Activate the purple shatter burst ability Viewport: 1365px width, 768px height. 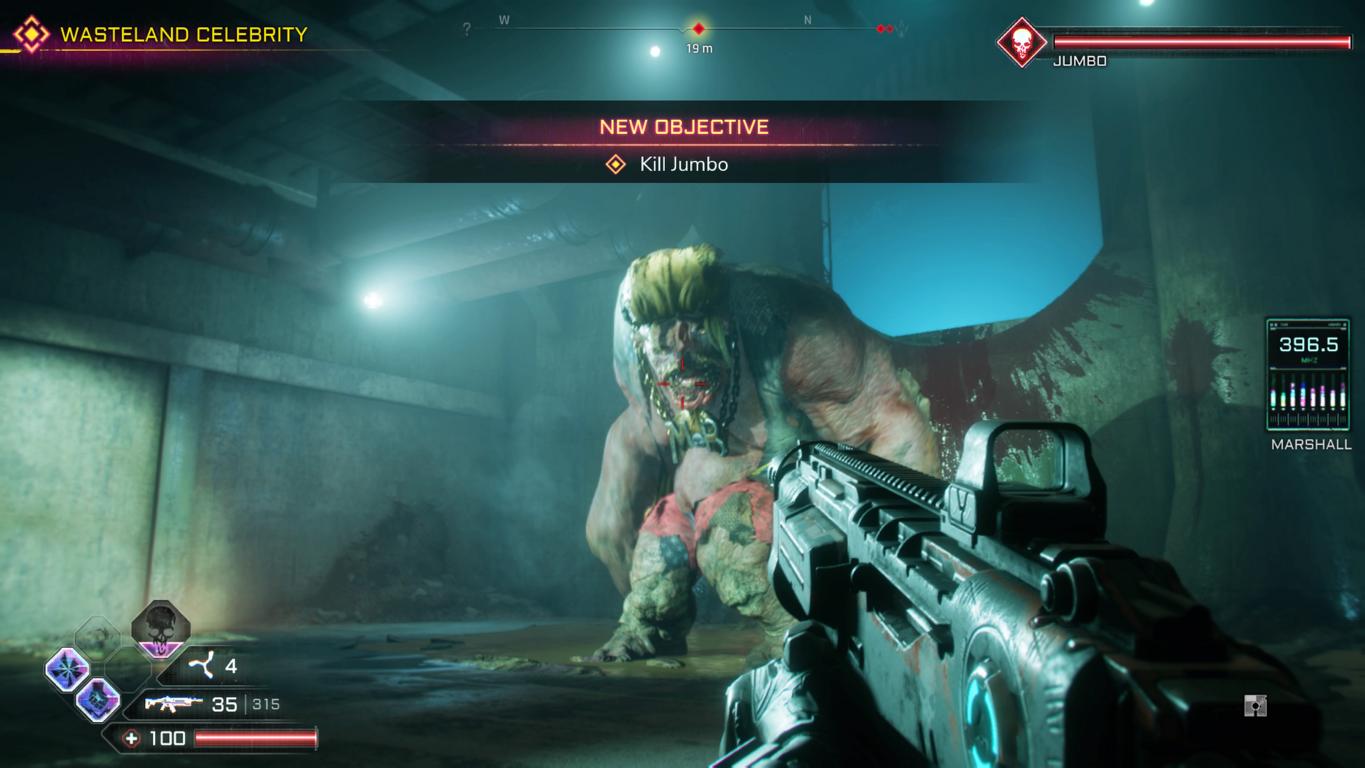click(x=67, y=669)
